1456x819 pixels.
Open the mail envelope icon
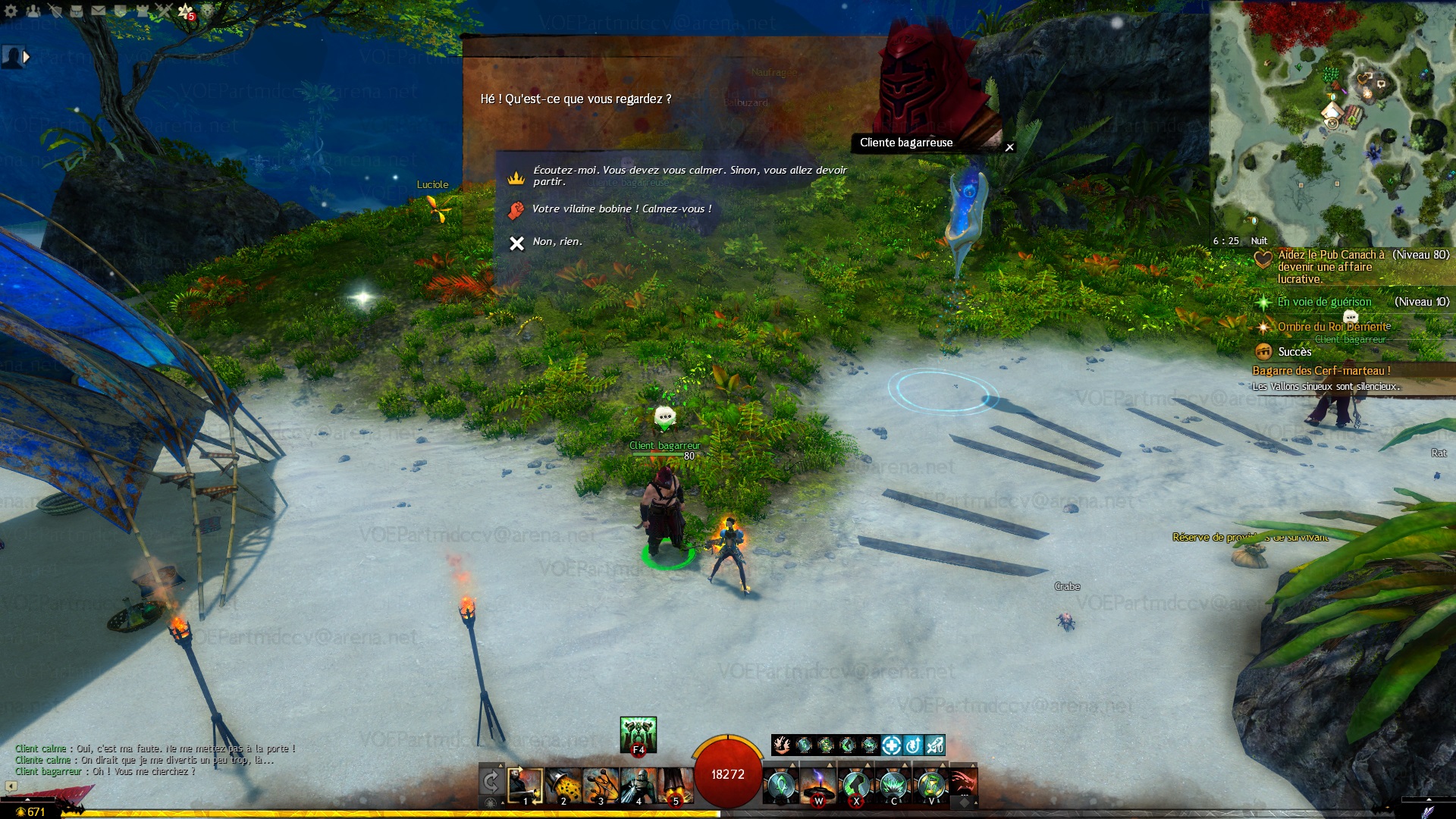point(99,11)
